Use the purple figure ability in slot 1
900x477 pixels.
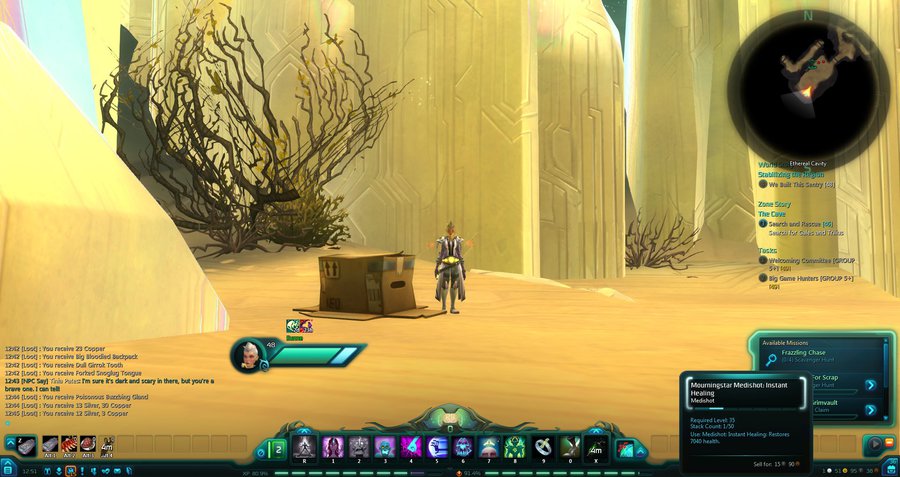coord(332,446)
